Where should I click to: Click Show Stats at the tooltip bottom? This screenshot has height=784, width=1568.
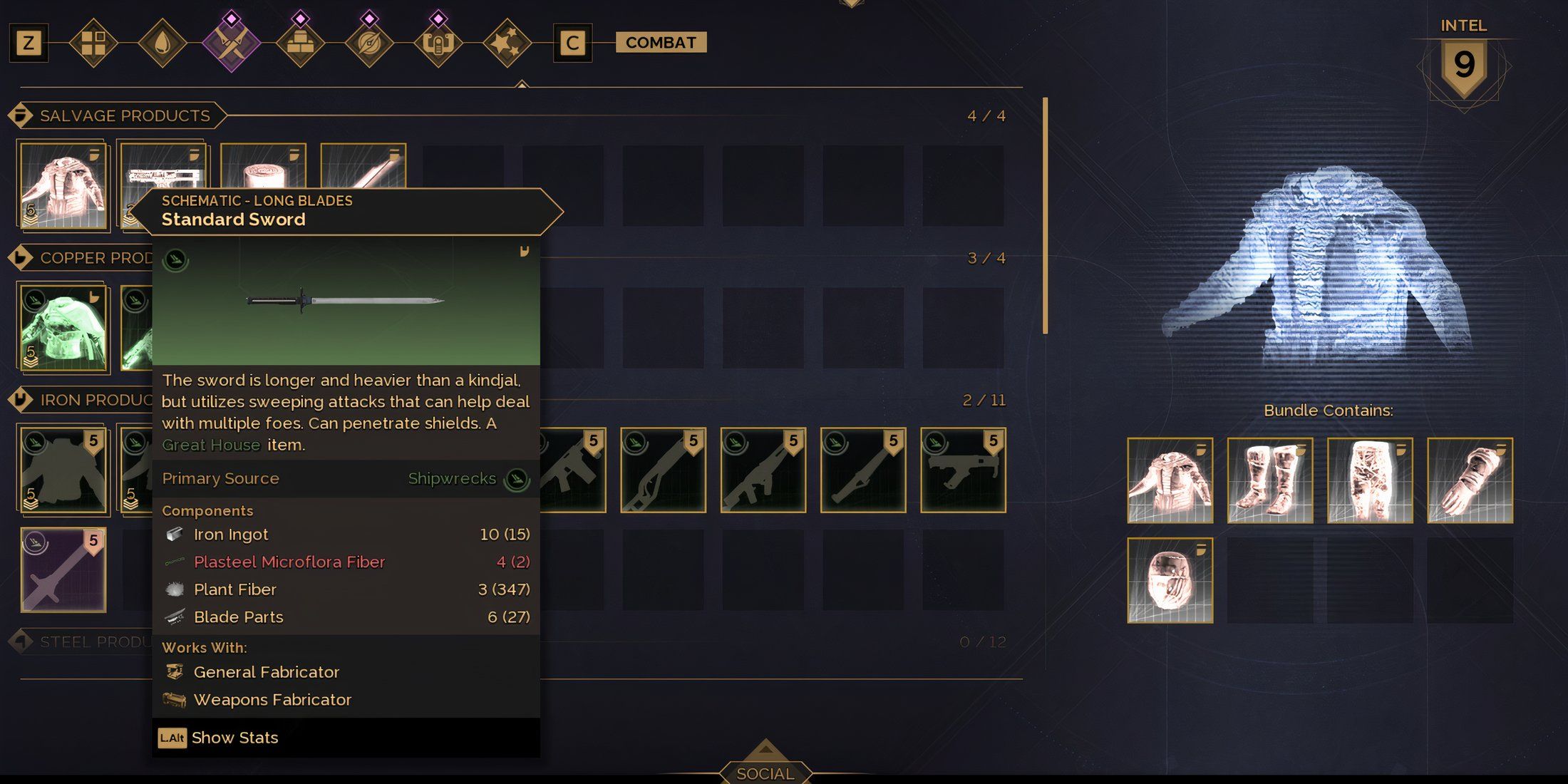(234, 737)
